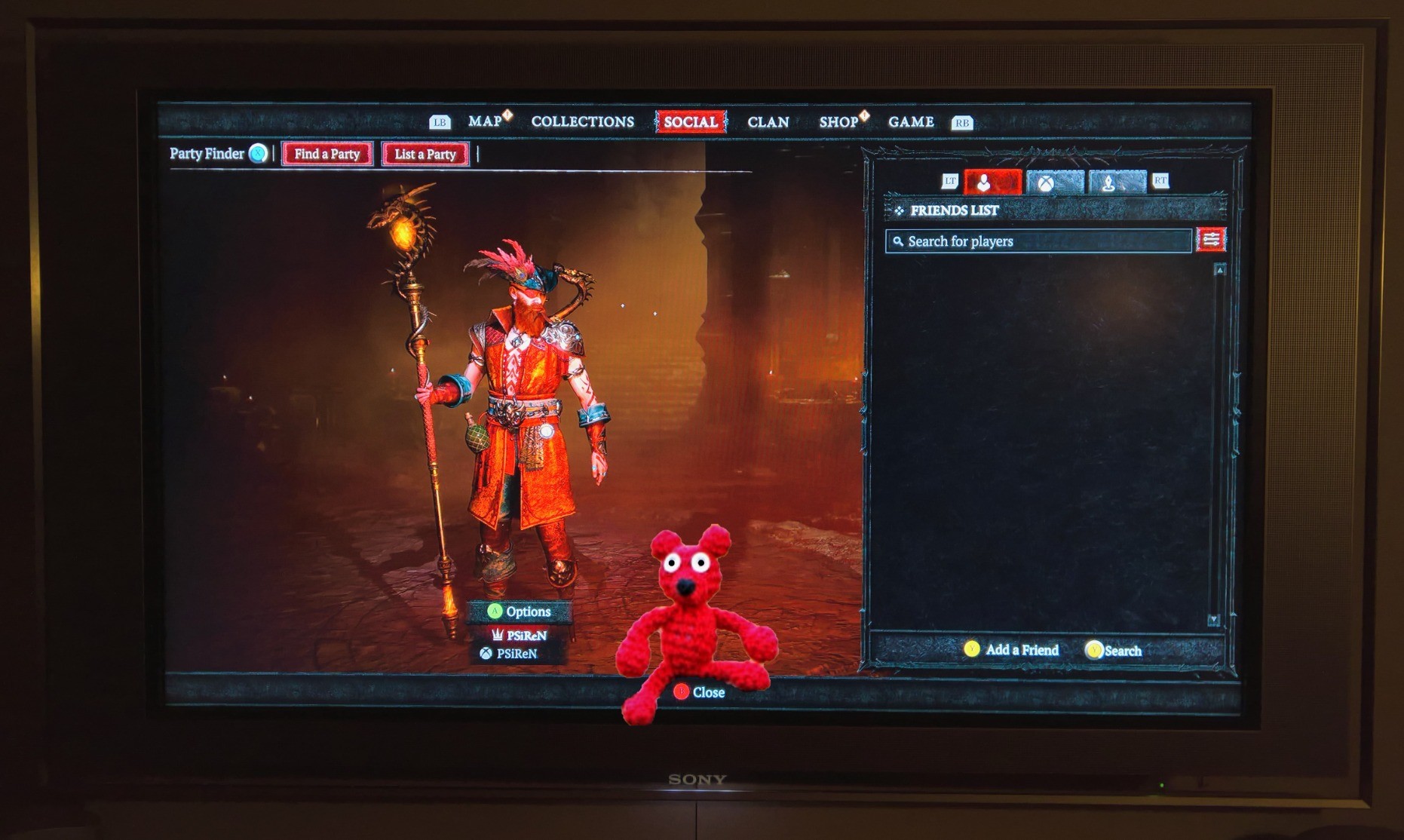Screen dimensions: 1404x840
Task: Open the friends list filter options
Action: pyautogui.click(x=1211, y=240)
